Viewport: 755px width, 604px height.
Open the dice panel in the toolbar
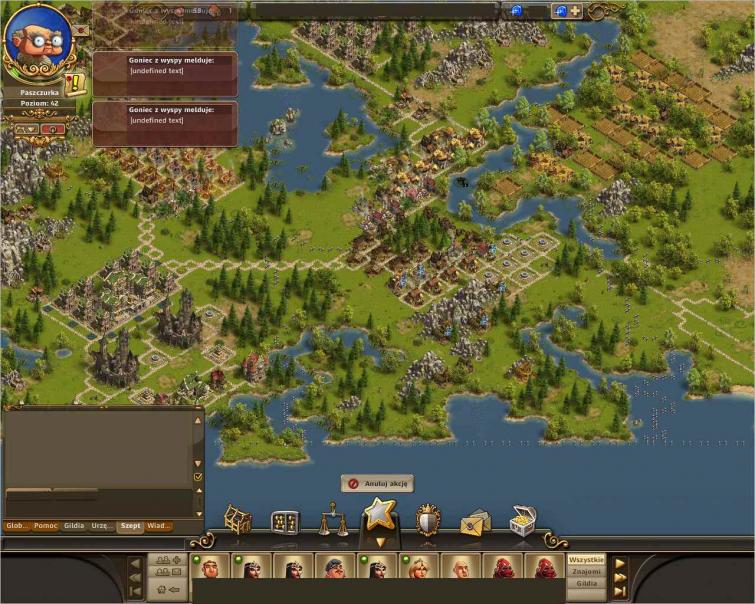coord(285,522)
